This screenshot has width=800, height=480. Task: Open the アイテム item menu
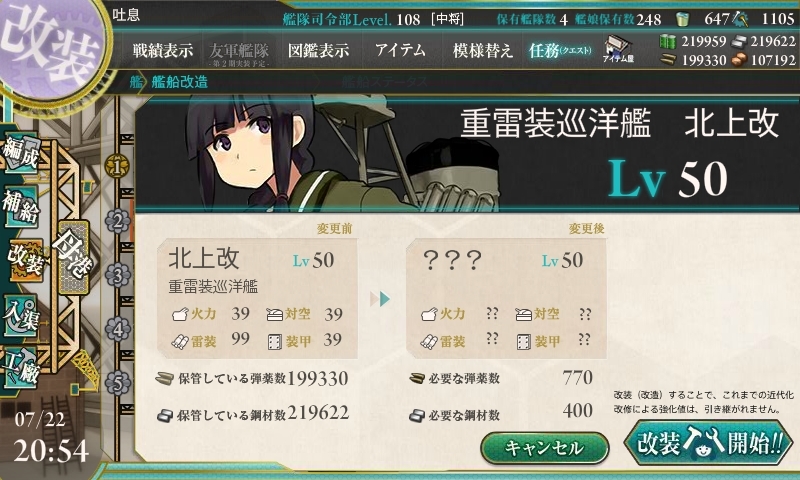click(x=400, y=50)
